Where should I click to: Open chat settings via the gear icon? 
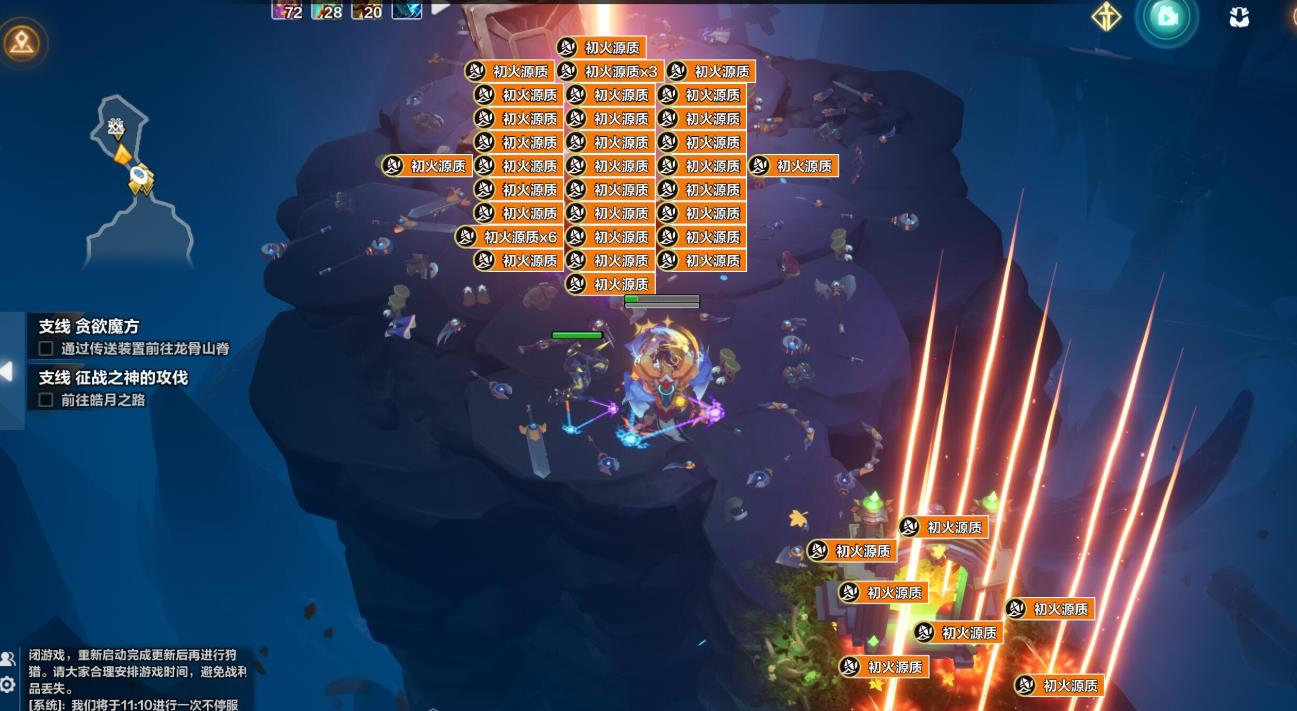click(x=8, y=685)
